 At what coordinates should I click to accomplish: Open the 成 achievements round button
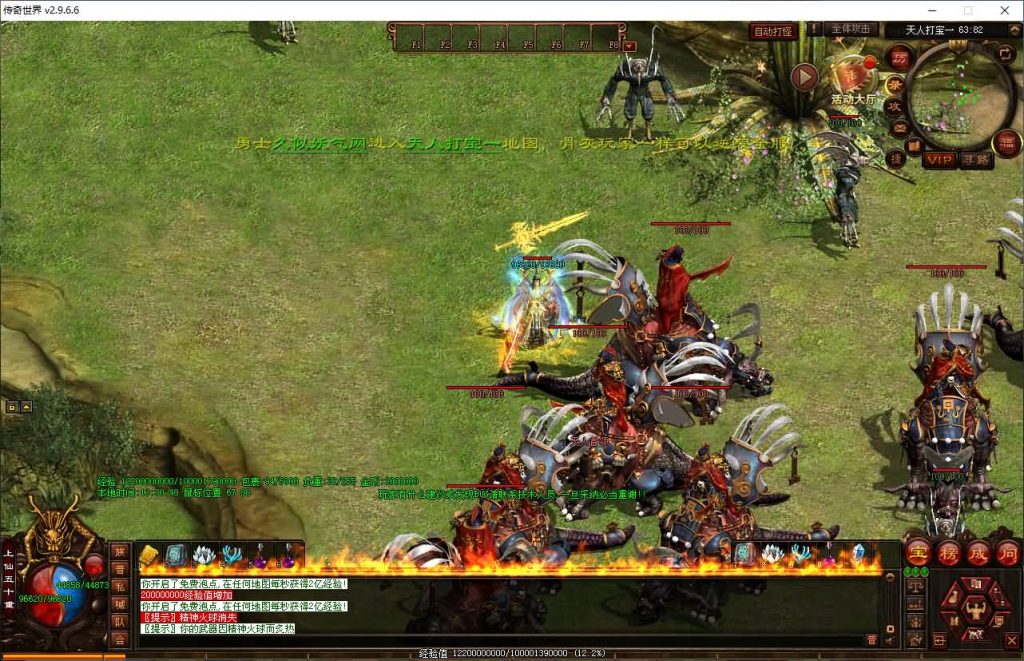[x=979, y=553]
